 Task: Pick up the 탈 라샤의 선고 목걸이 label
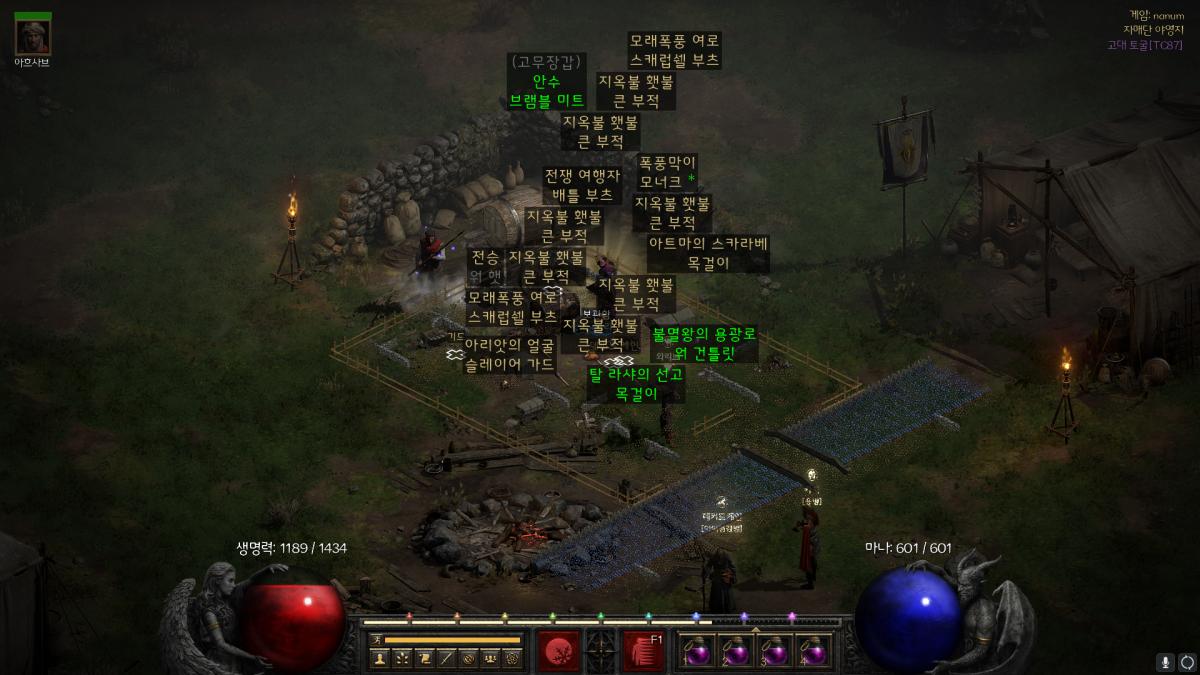[x=635, y=384]
